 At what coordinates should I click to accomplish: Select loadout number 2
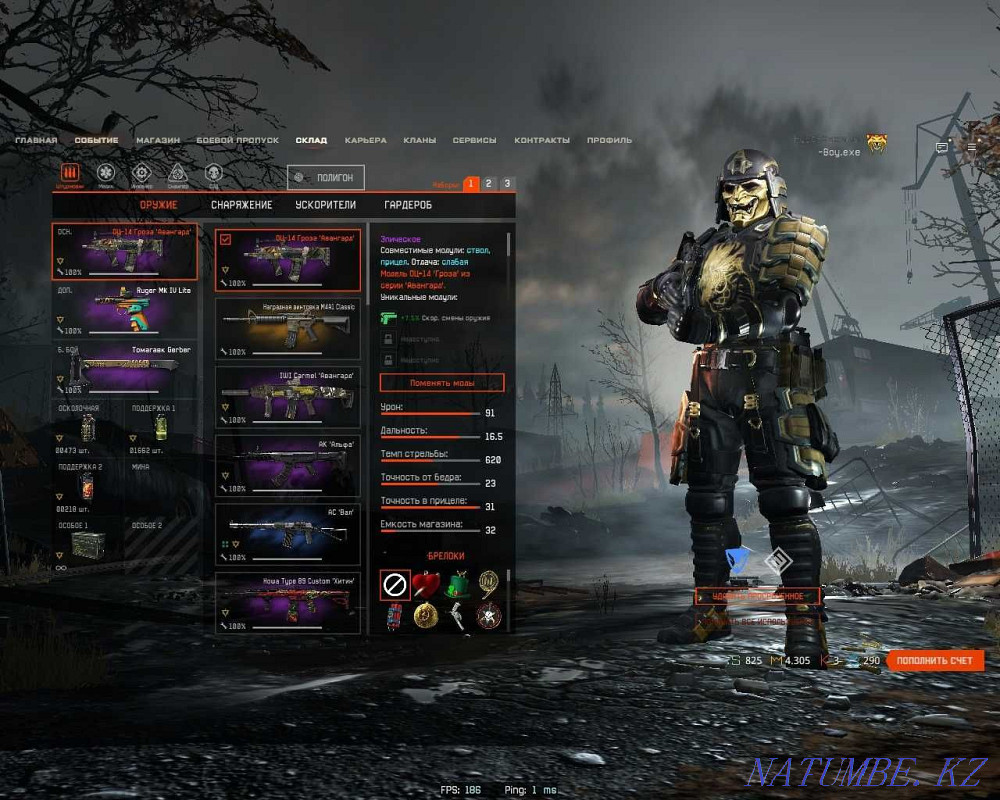(488, 184)
